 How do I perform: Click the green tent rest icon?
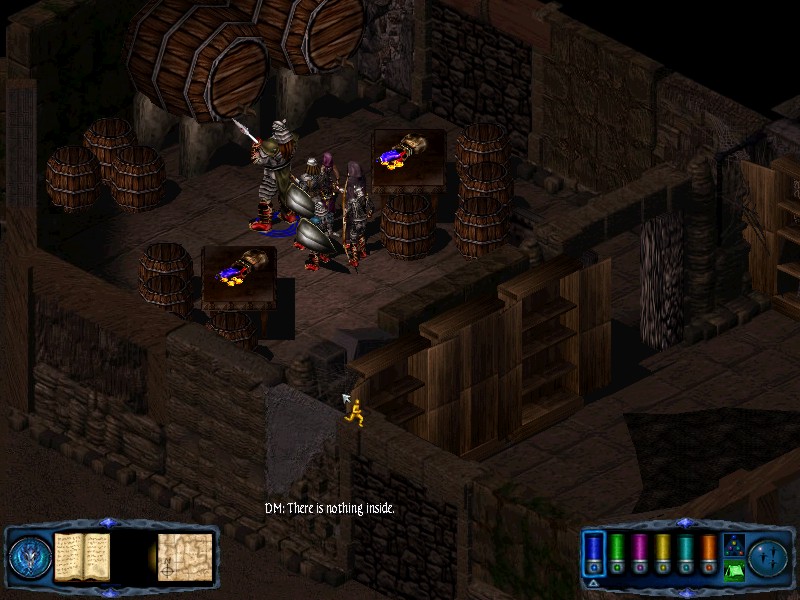pos(734,571)
